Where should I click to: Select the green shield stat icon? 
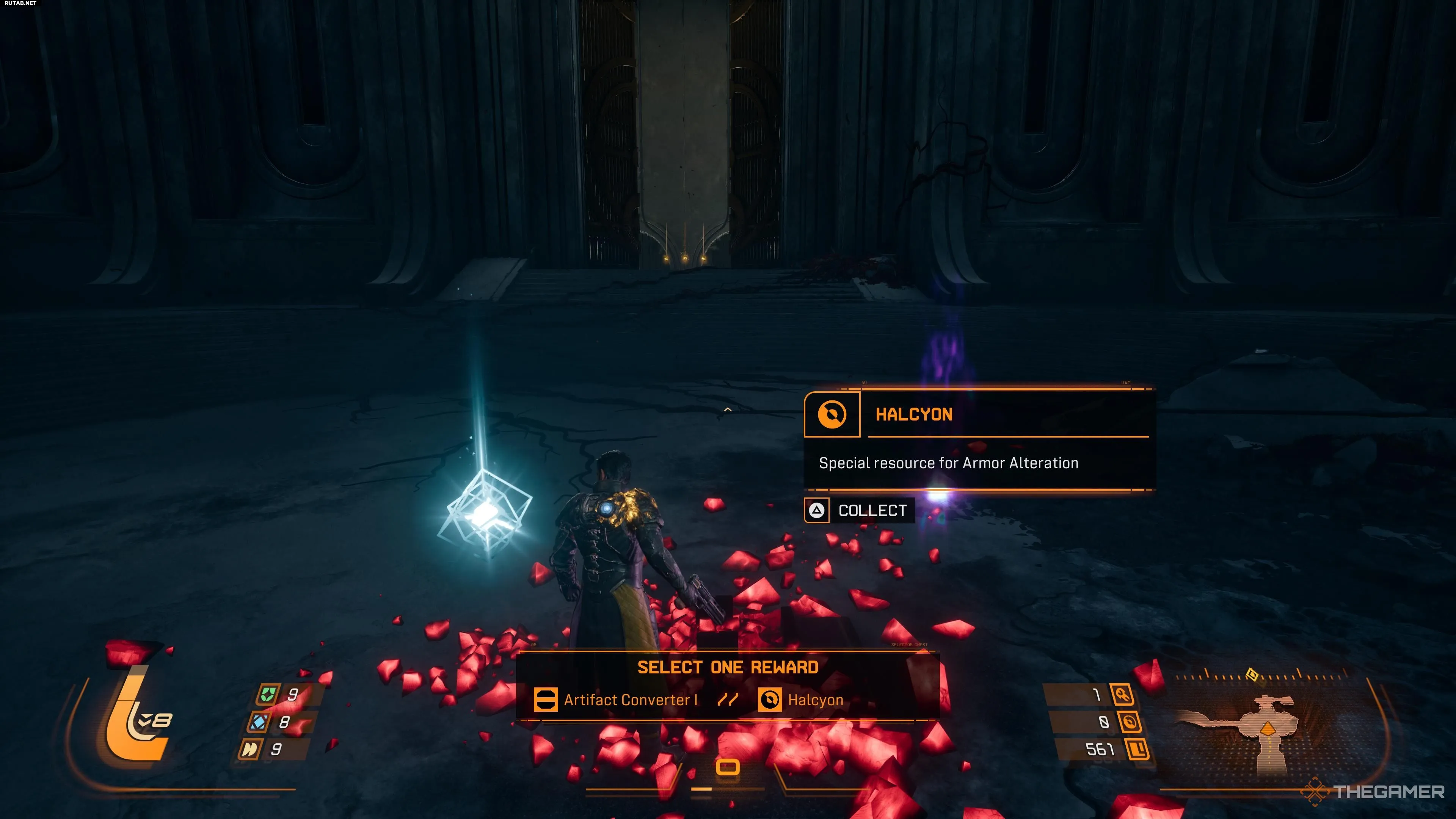[267, 694]
